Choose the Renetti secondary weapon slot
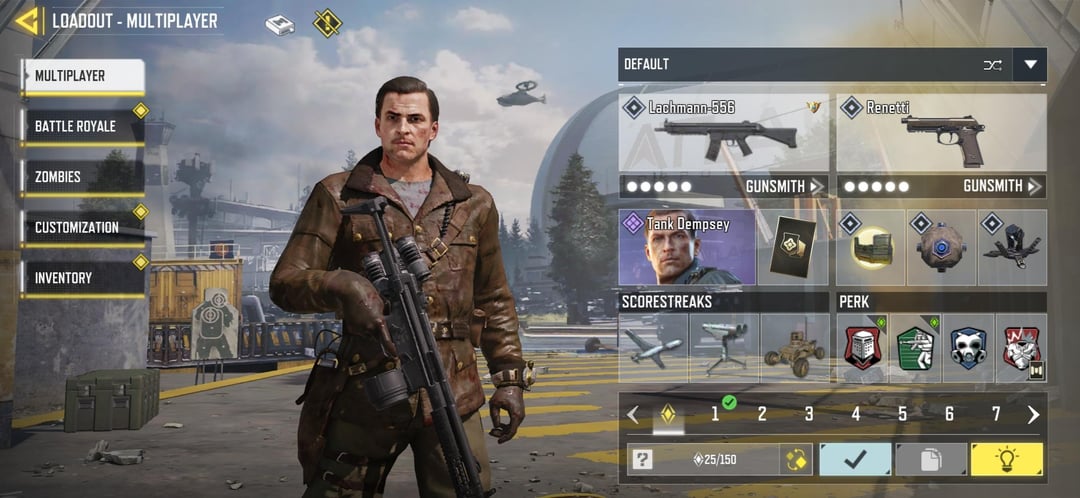 pyautogui.click(x=941, y=133)
